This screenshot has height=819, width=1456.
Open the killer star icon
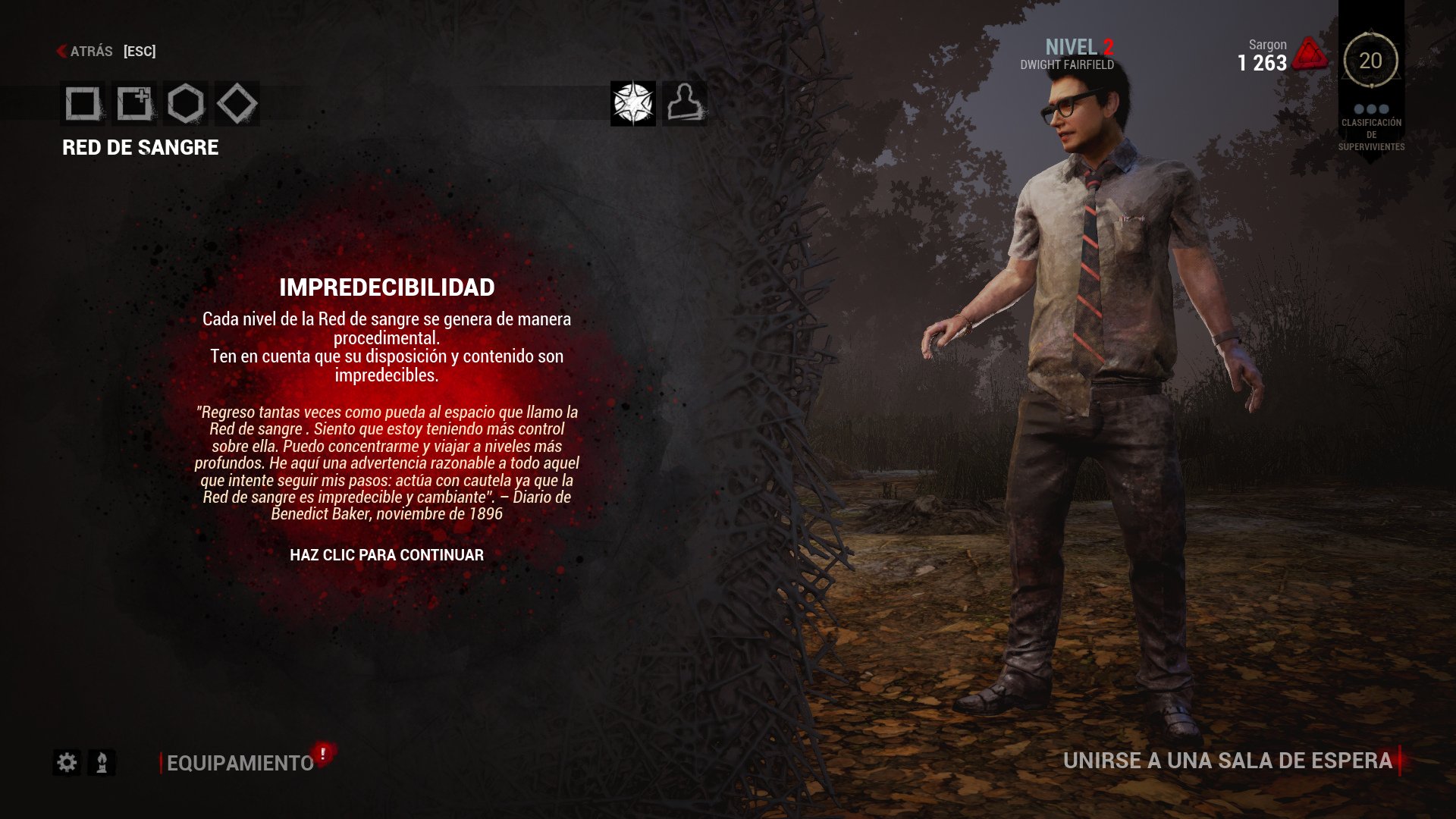pyautogui.click(x=634, y=103)
